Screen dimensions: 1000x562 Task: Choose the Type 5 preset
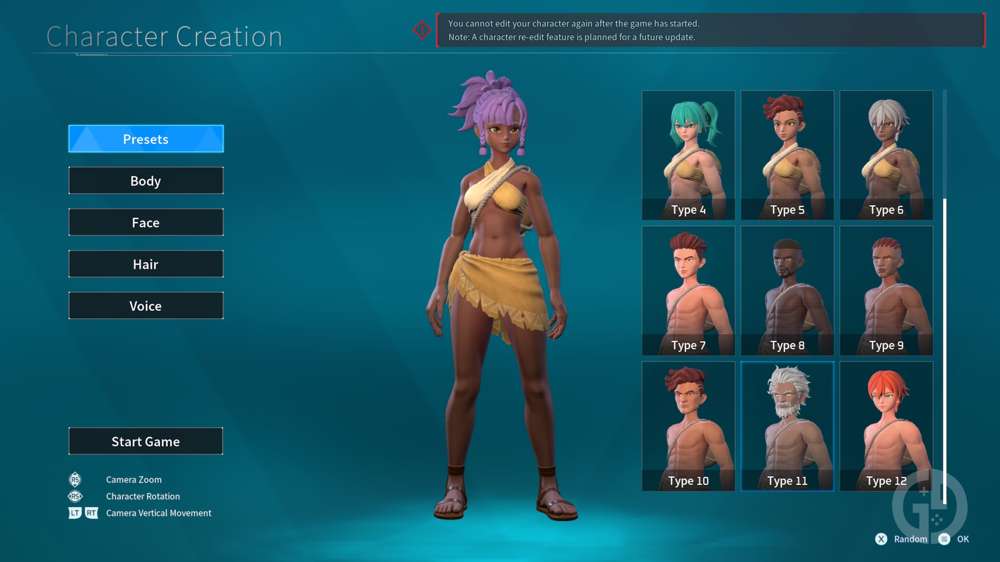point(787,155)
